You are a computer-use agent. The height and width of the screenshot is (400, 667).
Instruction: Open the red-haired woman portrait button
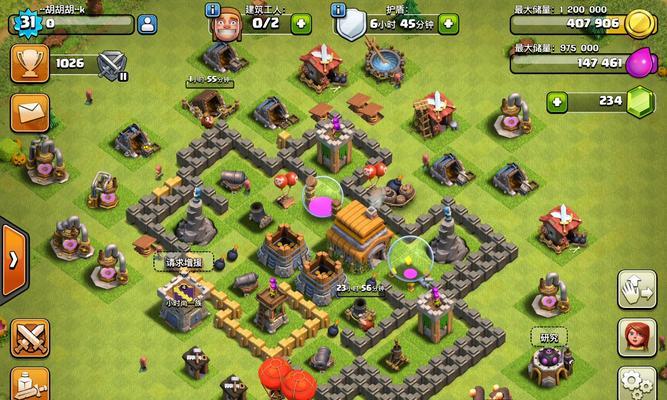(x=636, y=338)
